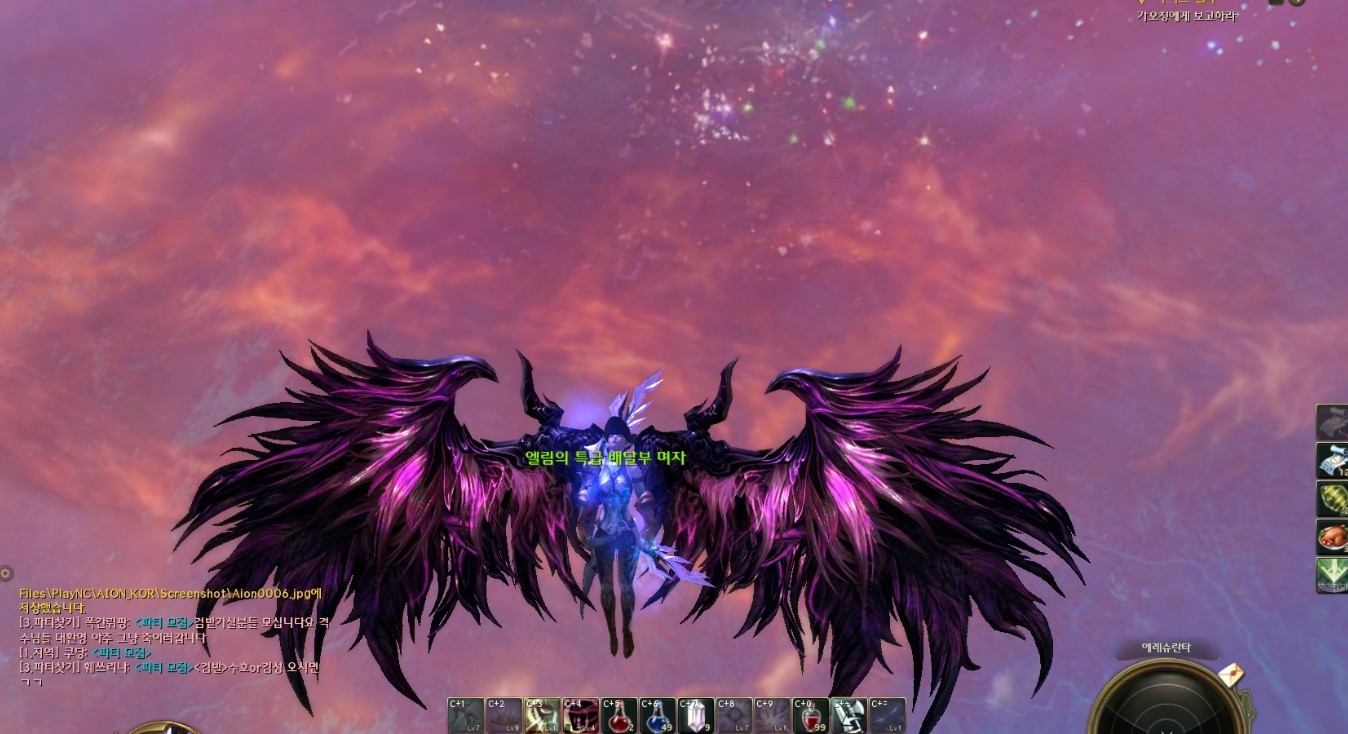Open the mail envelope by the minimap
Screen dimensions: 1348x734
click(1231, 675)
